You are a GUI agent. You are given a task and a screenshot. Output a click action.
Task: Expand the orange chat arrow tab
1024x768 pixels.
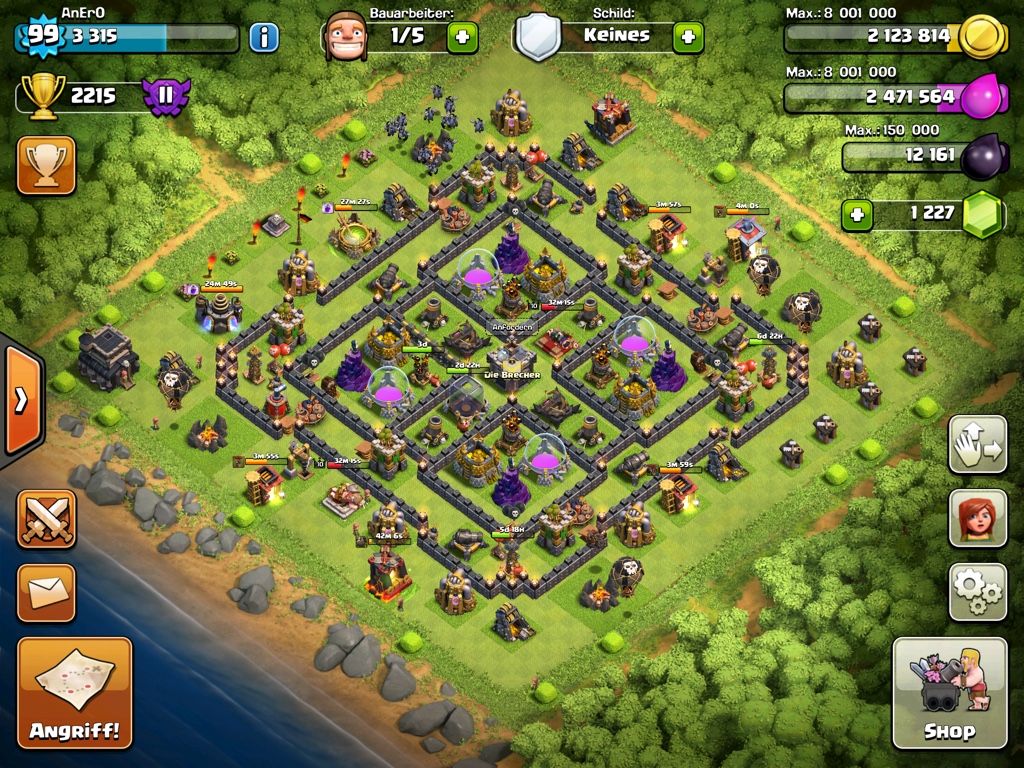click(x=21, y=400)
